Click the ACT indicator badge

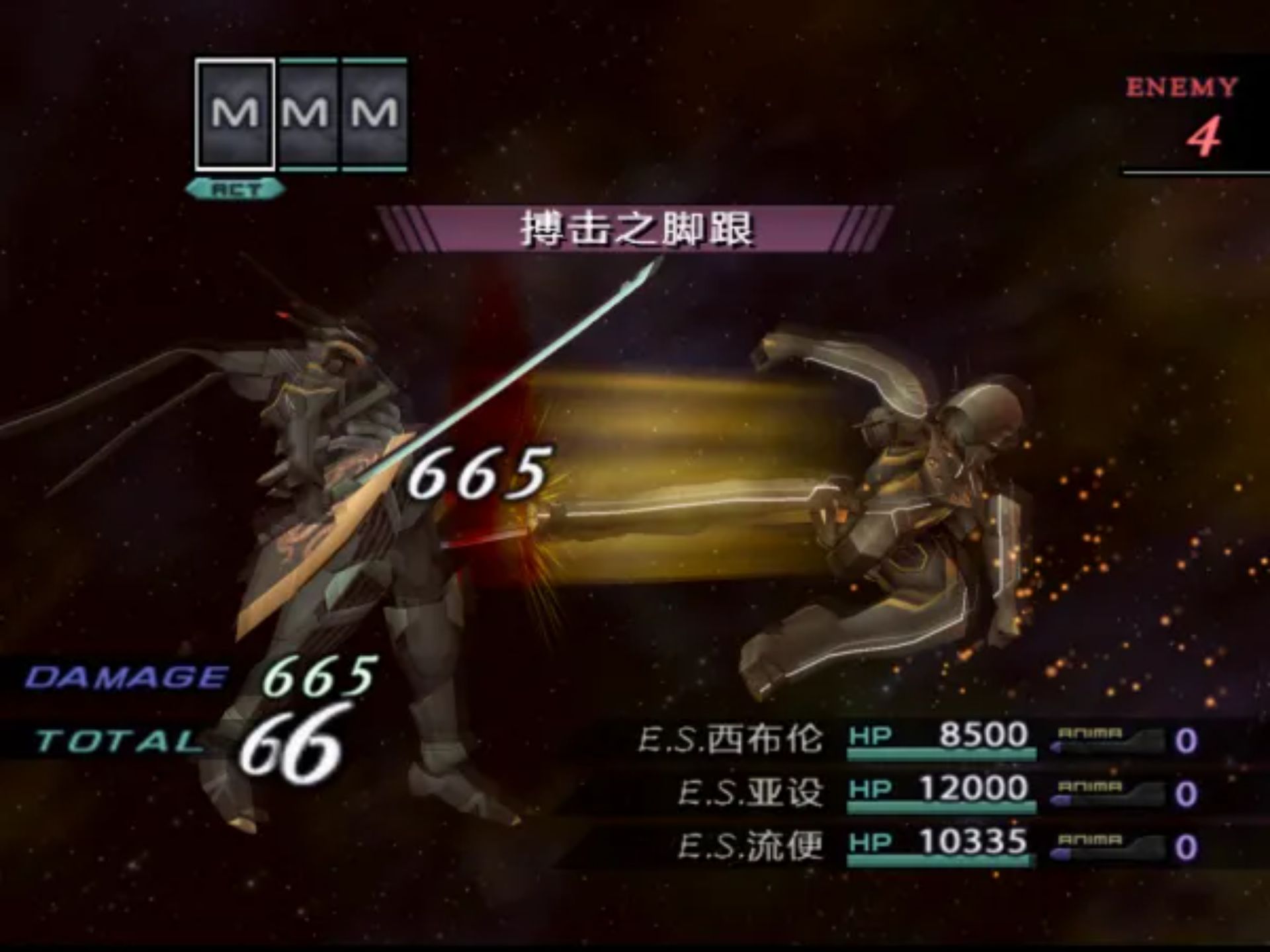point(236,188)
